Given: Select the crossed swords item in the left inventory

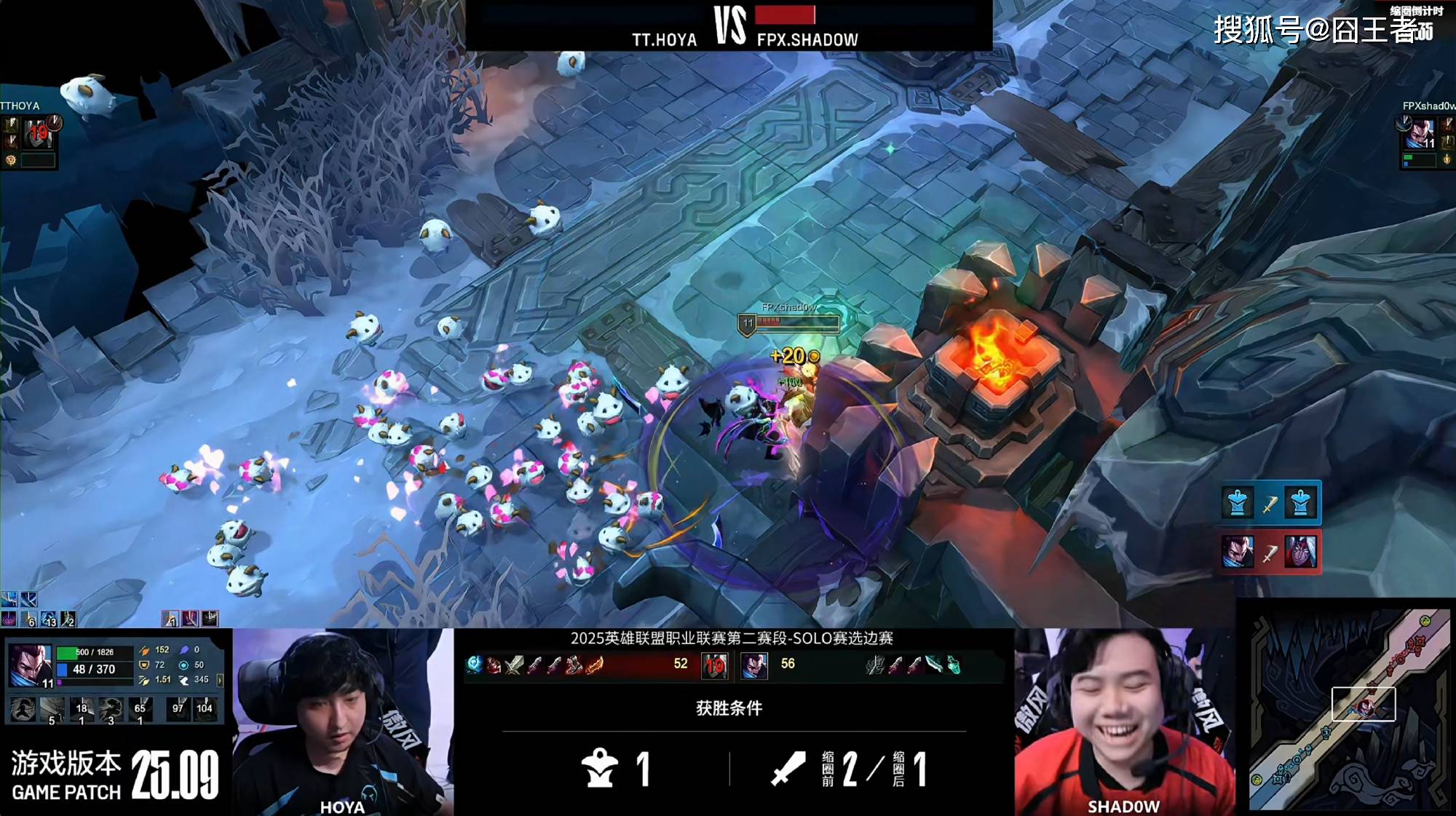Looking at the screenshot, I should [515, 665].
